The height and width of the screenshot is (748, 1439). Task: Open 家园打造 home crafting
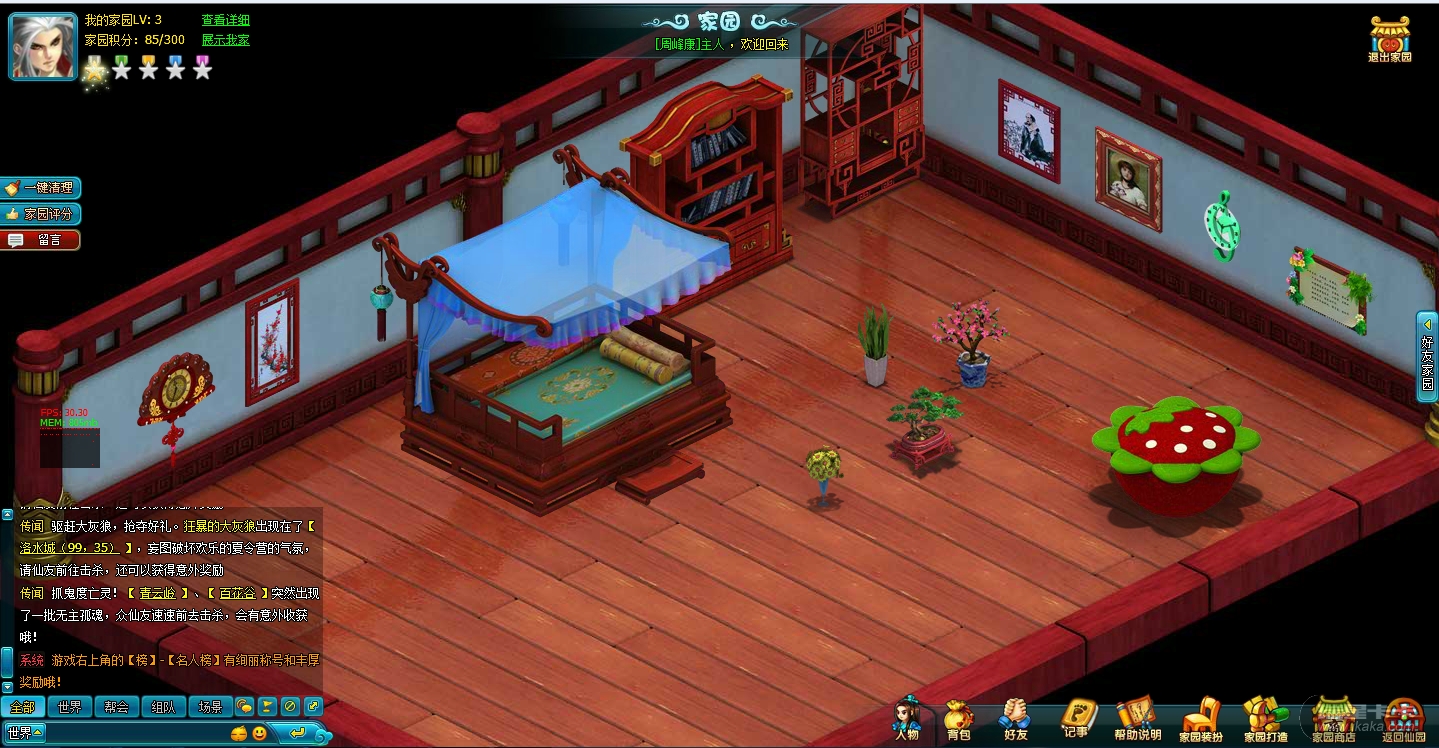1265,719
